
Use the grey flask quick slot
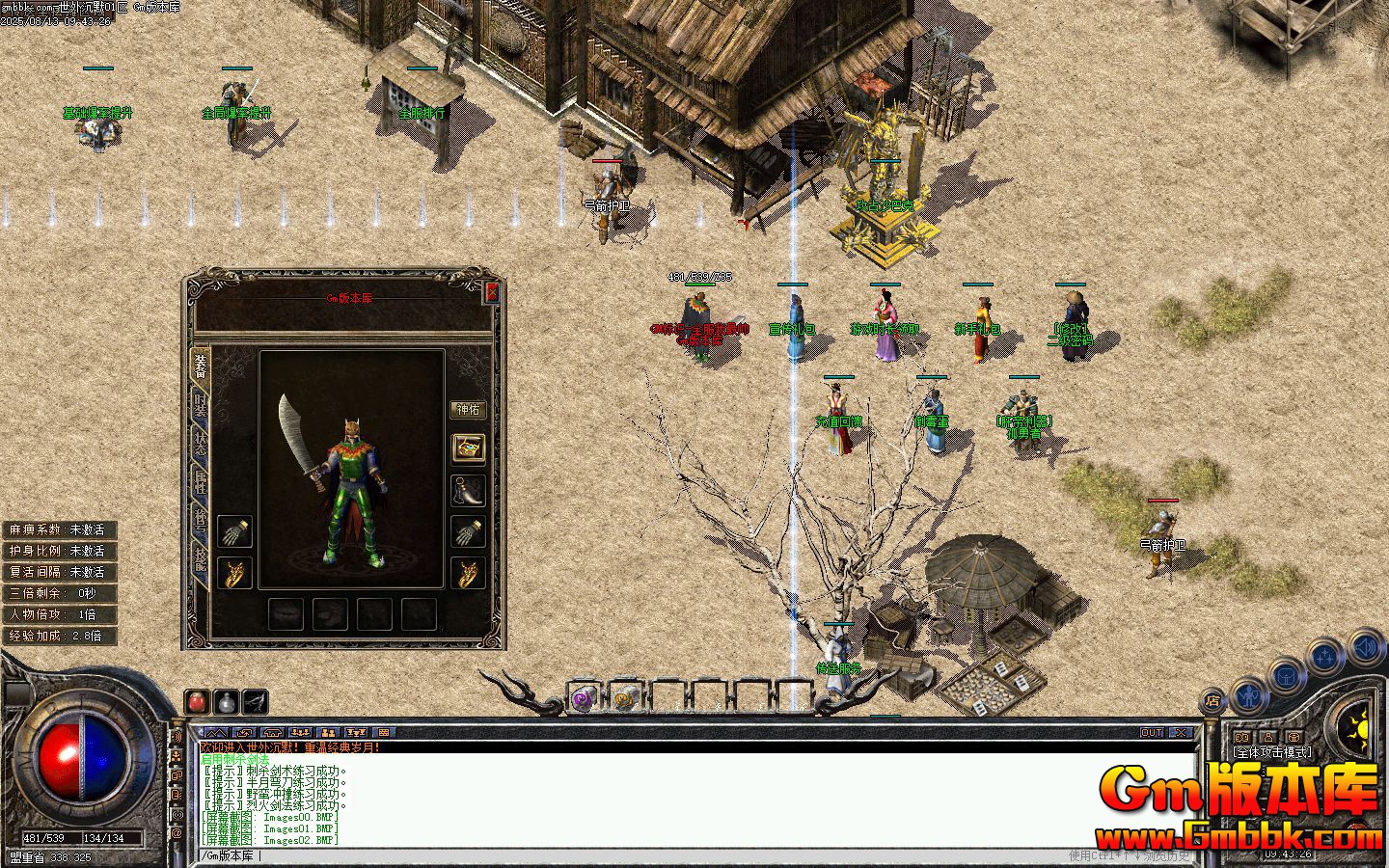click(x=226, y=701)
